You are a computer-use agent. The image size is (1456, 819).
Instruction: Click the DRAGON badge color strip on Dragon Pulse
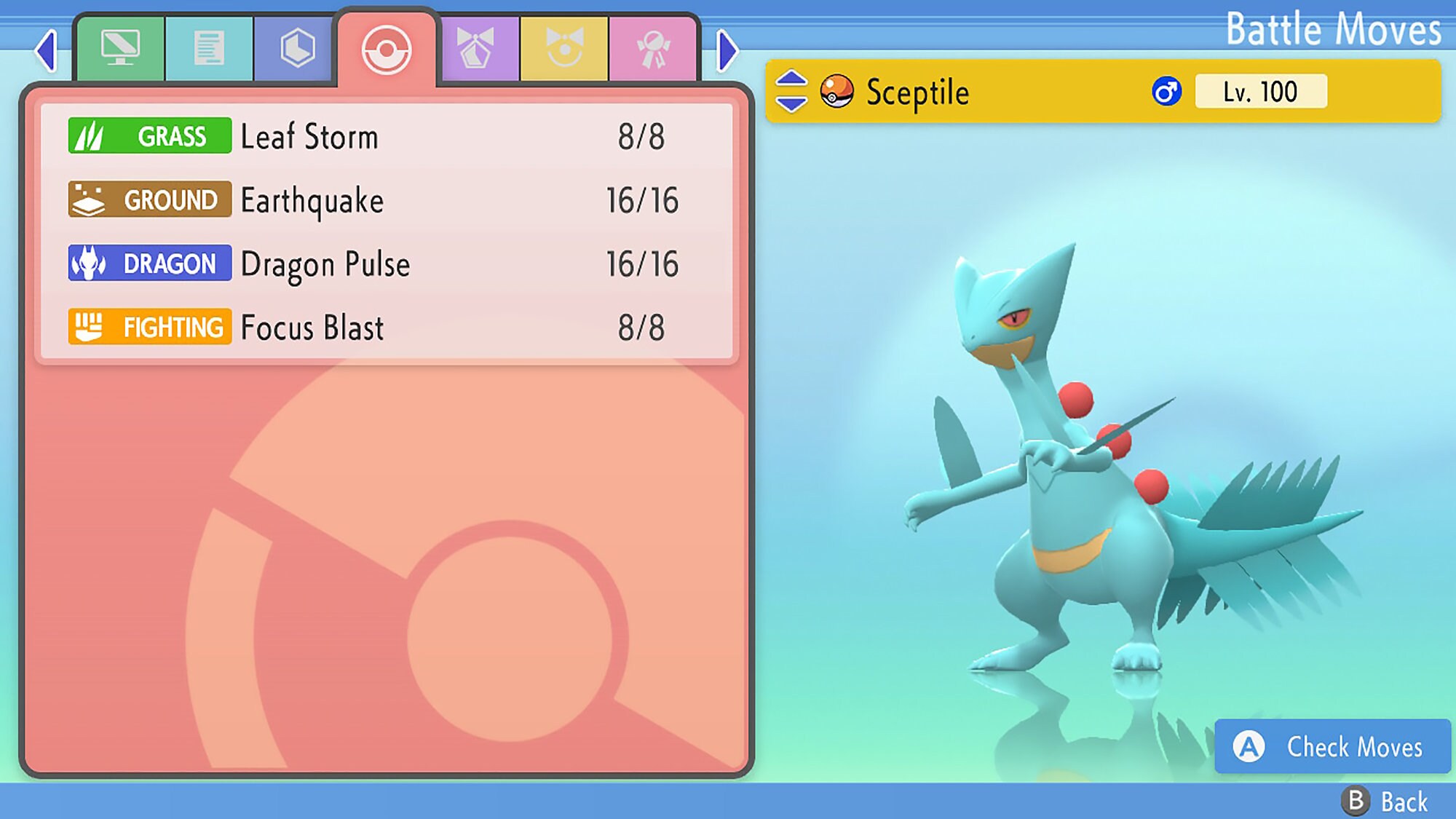tap(149, 264)
